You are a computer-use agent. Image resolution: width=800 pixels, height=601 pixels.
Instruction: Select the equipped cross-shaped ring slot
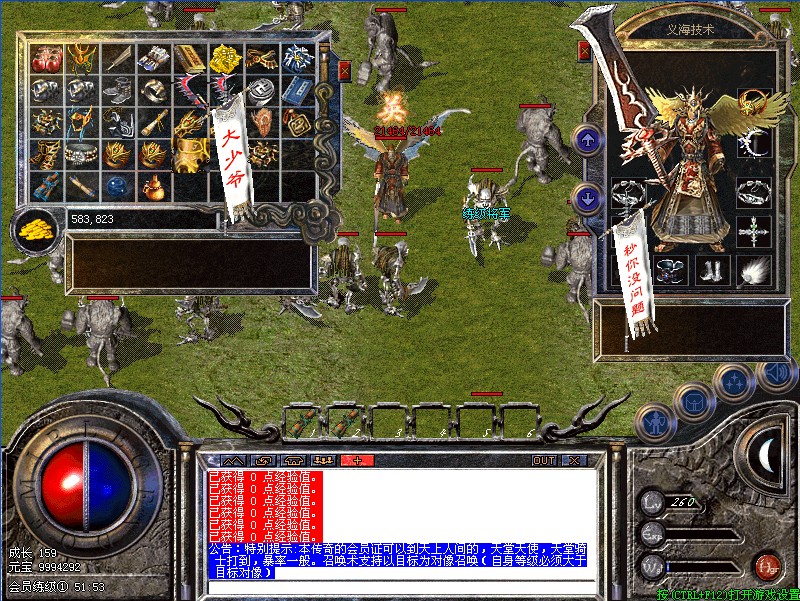(x=751, y=233)
